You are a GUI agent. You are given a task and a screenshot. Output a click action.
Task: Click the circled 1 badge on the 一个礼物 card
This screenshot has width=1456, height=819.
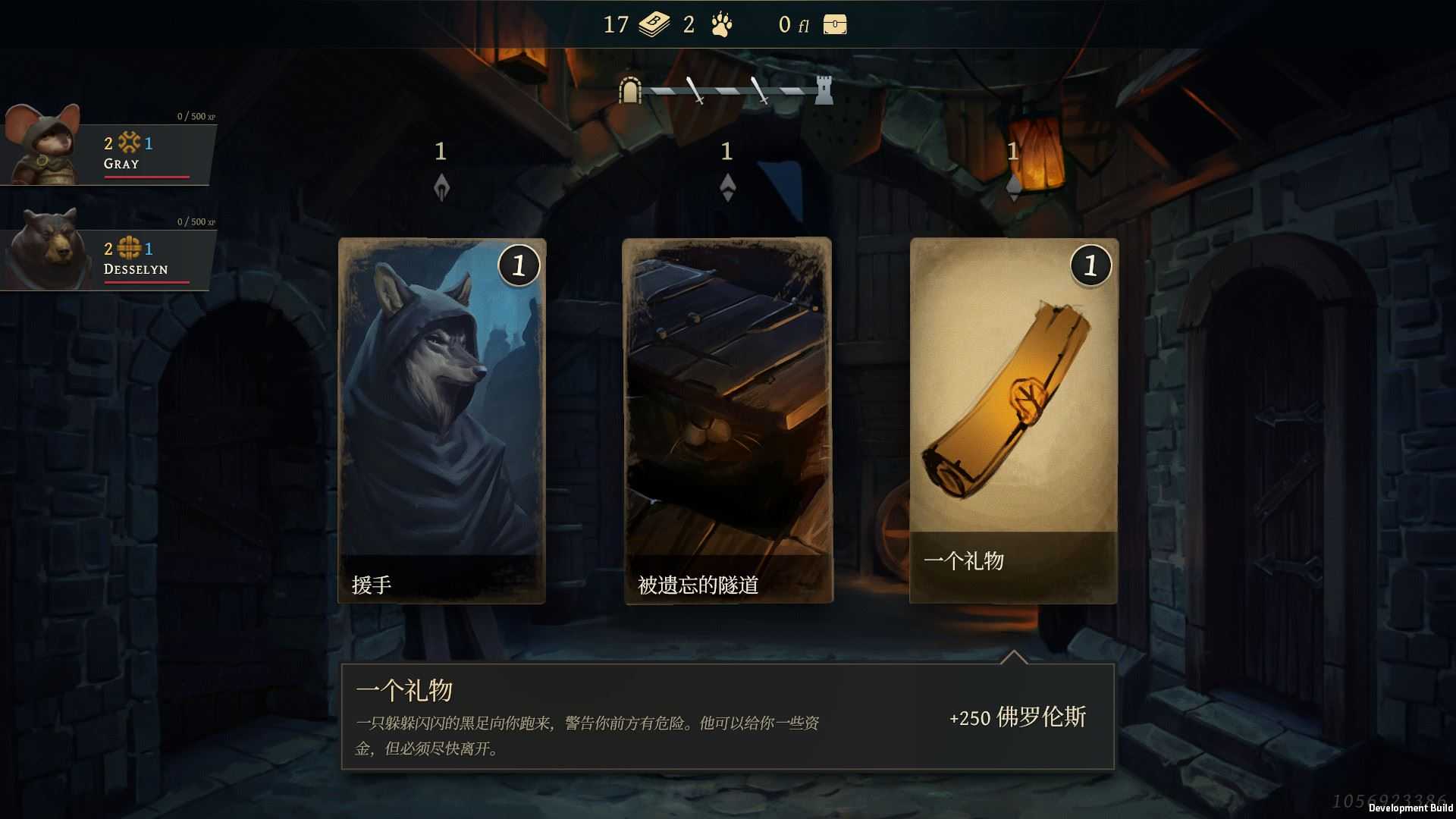click(1090, 265)
